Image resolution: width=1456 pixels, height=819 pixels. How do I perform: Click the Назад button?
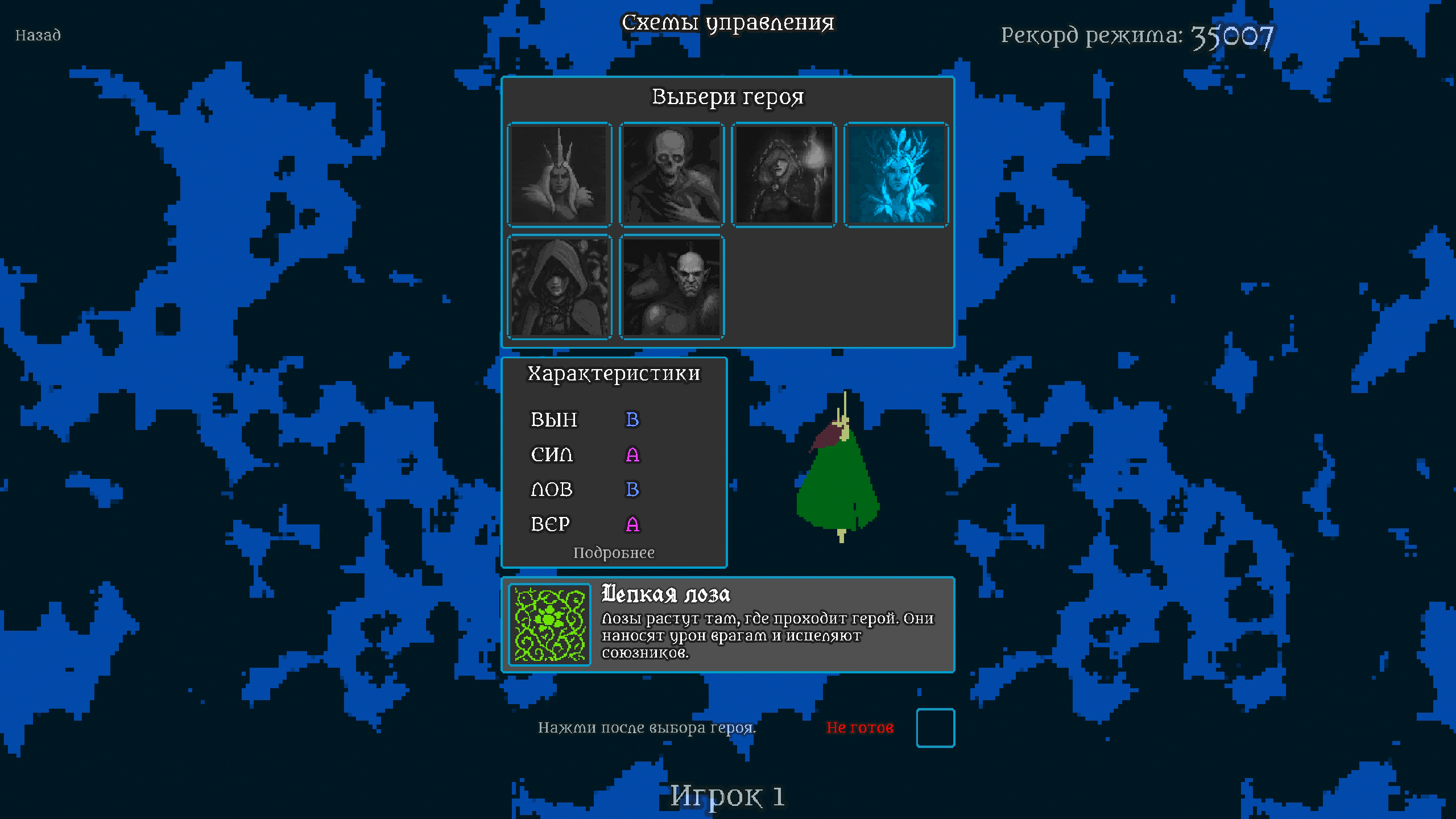38,35
